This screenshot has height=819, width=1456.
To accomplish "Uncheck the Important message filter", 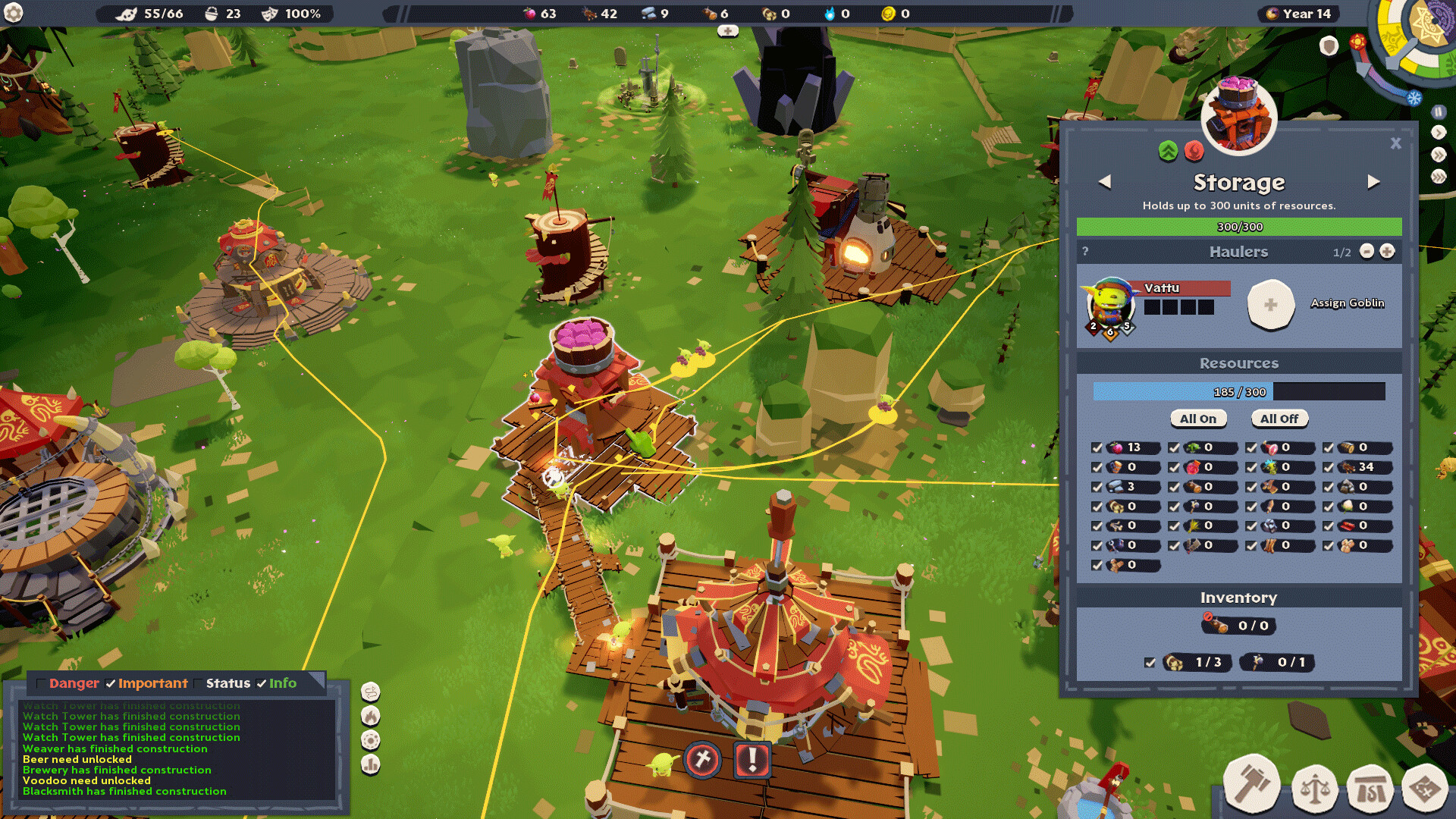I will click(109, 682).
